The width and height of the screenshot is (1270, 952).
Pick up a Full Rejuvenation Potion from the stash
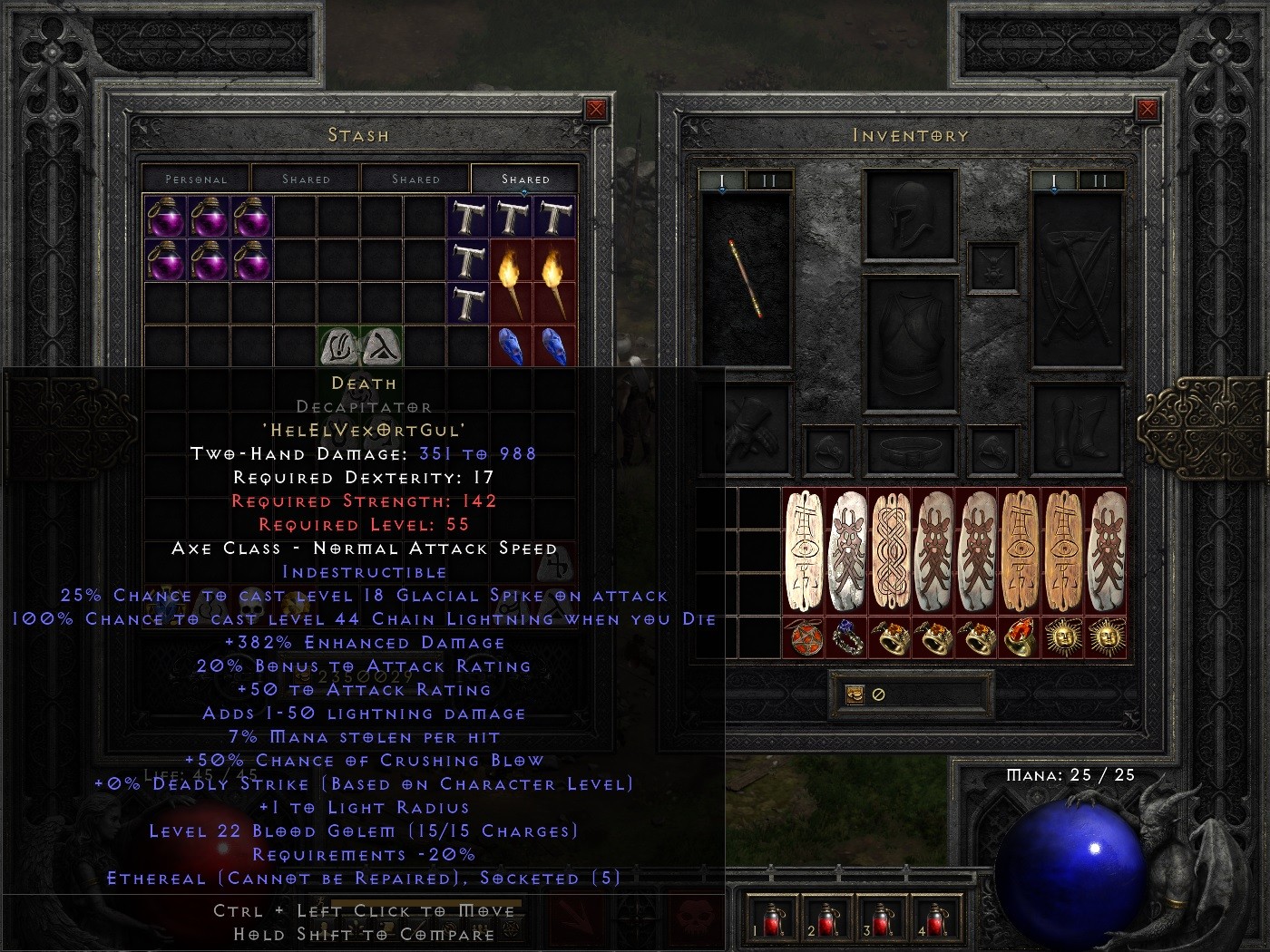point(167,218)
